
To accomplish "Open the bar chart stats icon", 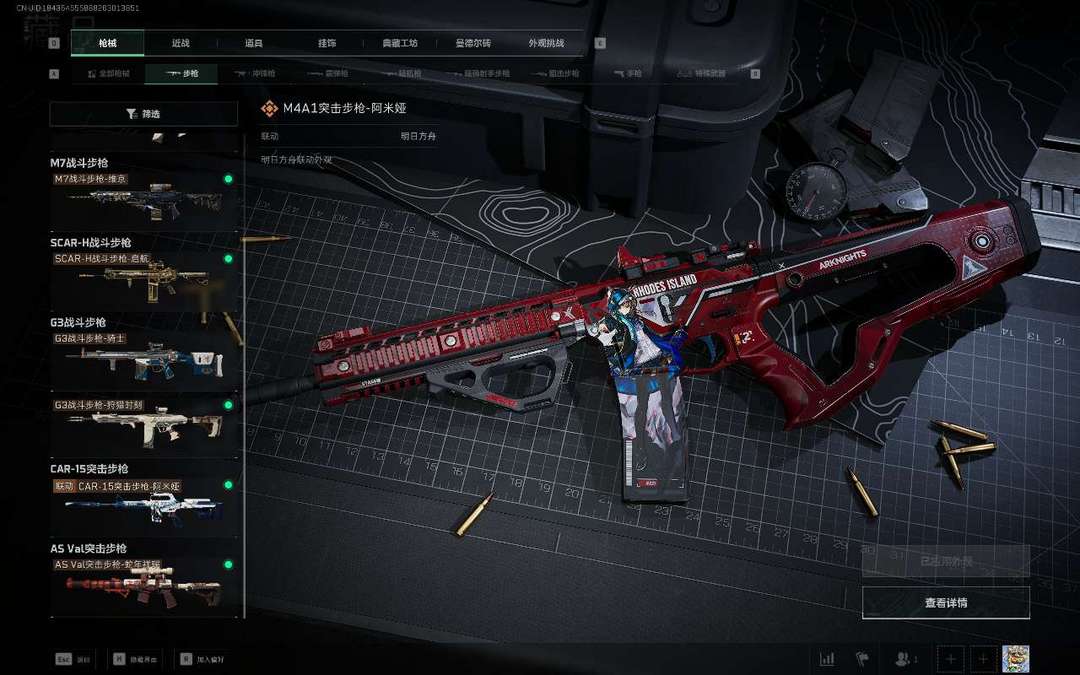I will [x=827, y=659].
